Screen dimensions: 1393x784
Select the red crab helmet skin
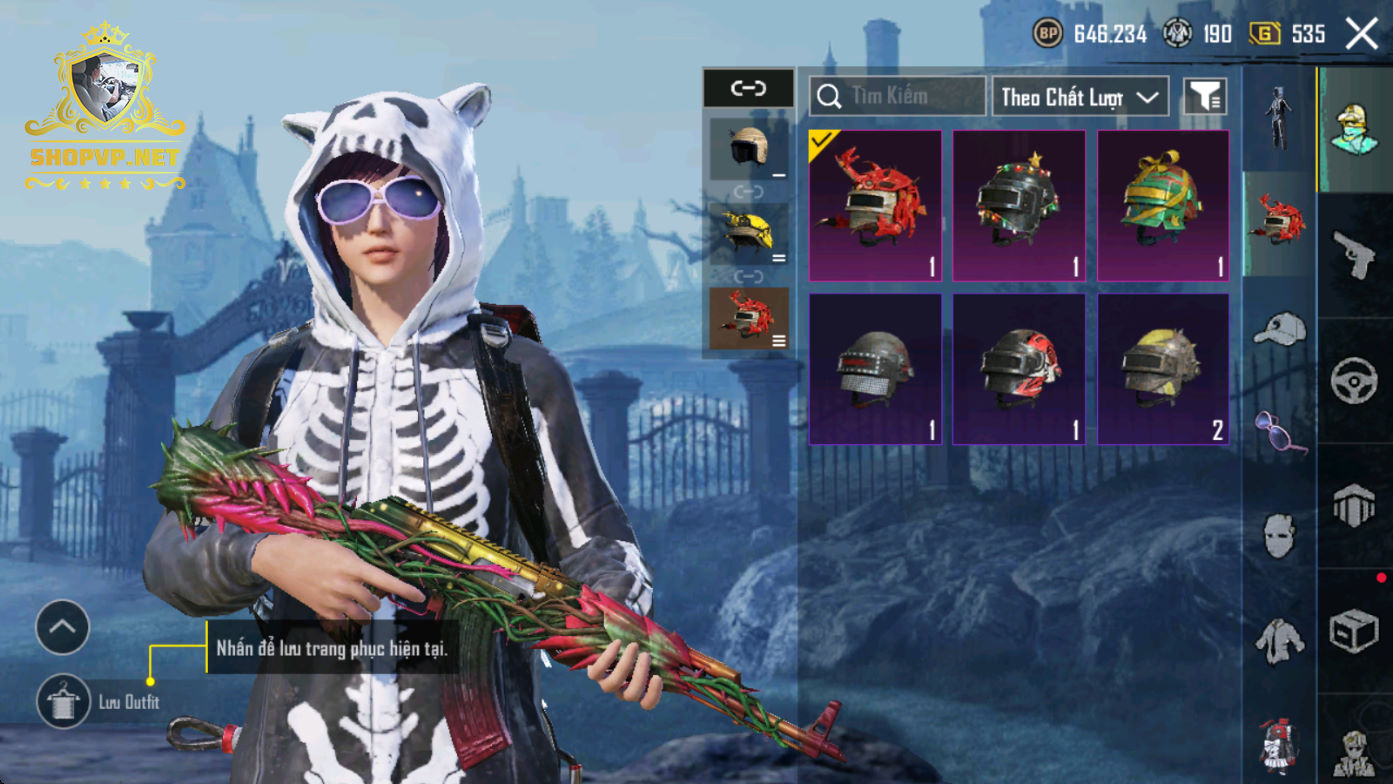pyautogui.click(x=875, y=205)
